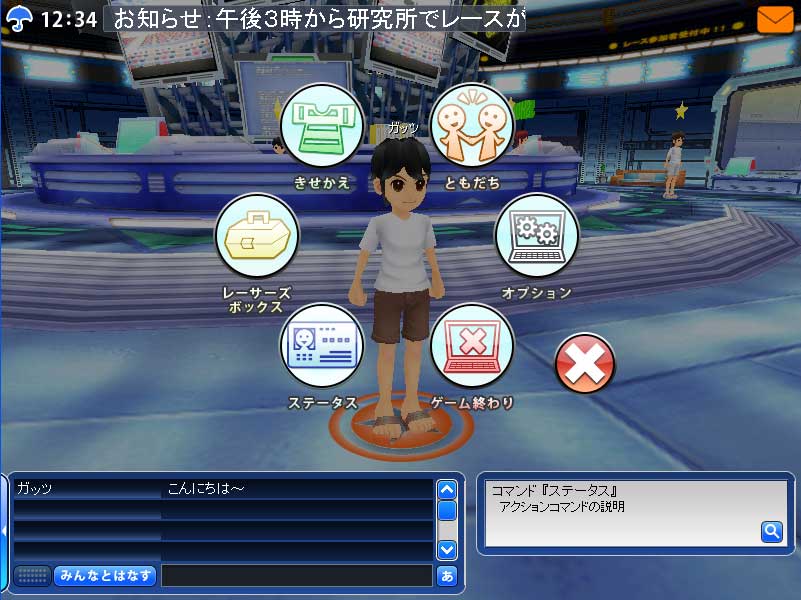
Task: Open the orange mail envelope icon
Action: tap(775, 19)
